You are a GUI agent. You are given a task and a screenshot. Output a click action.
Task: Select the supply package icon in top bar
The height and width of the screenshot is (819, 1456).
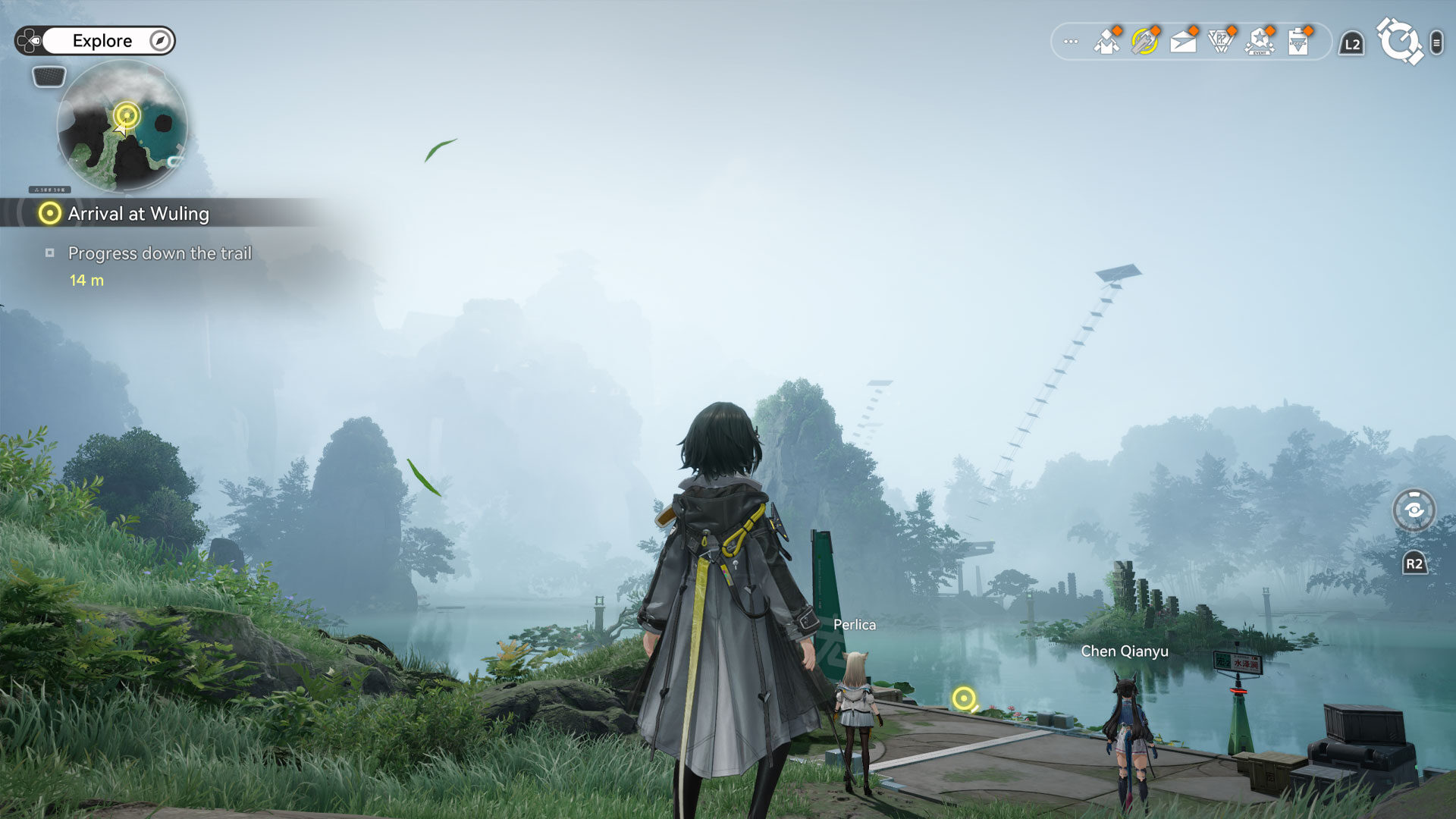[x=1106, y=42]
